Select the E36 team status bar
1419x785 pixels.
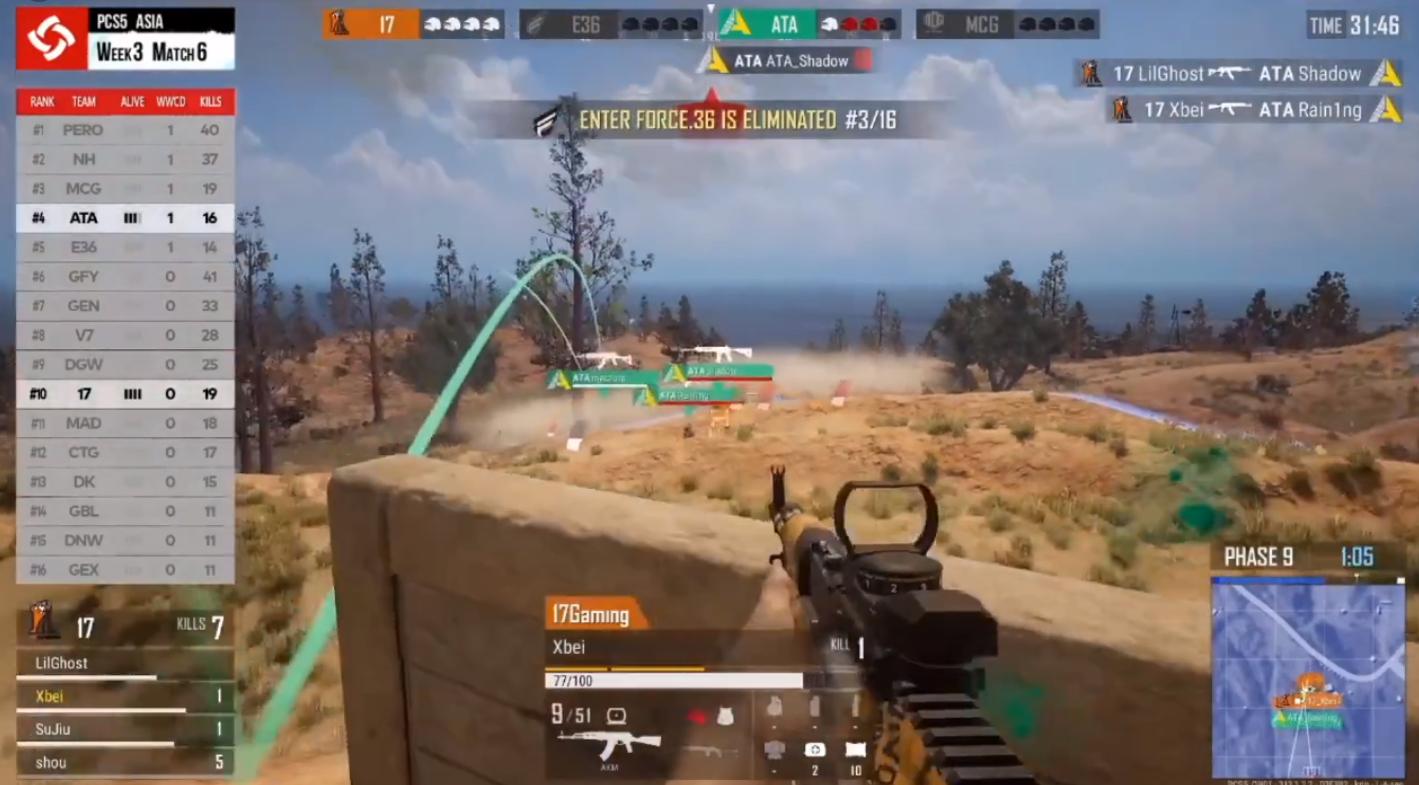coord(610,24)
